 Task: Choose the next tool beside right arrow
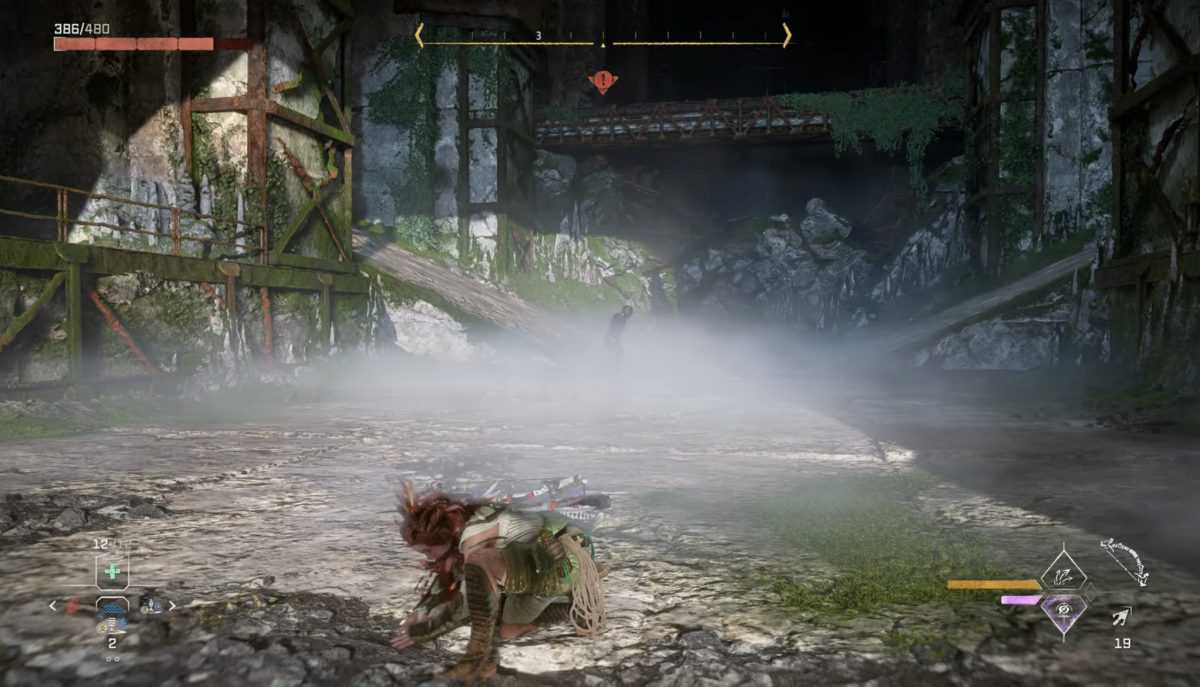pyautogui.click(x=151, y=605)
